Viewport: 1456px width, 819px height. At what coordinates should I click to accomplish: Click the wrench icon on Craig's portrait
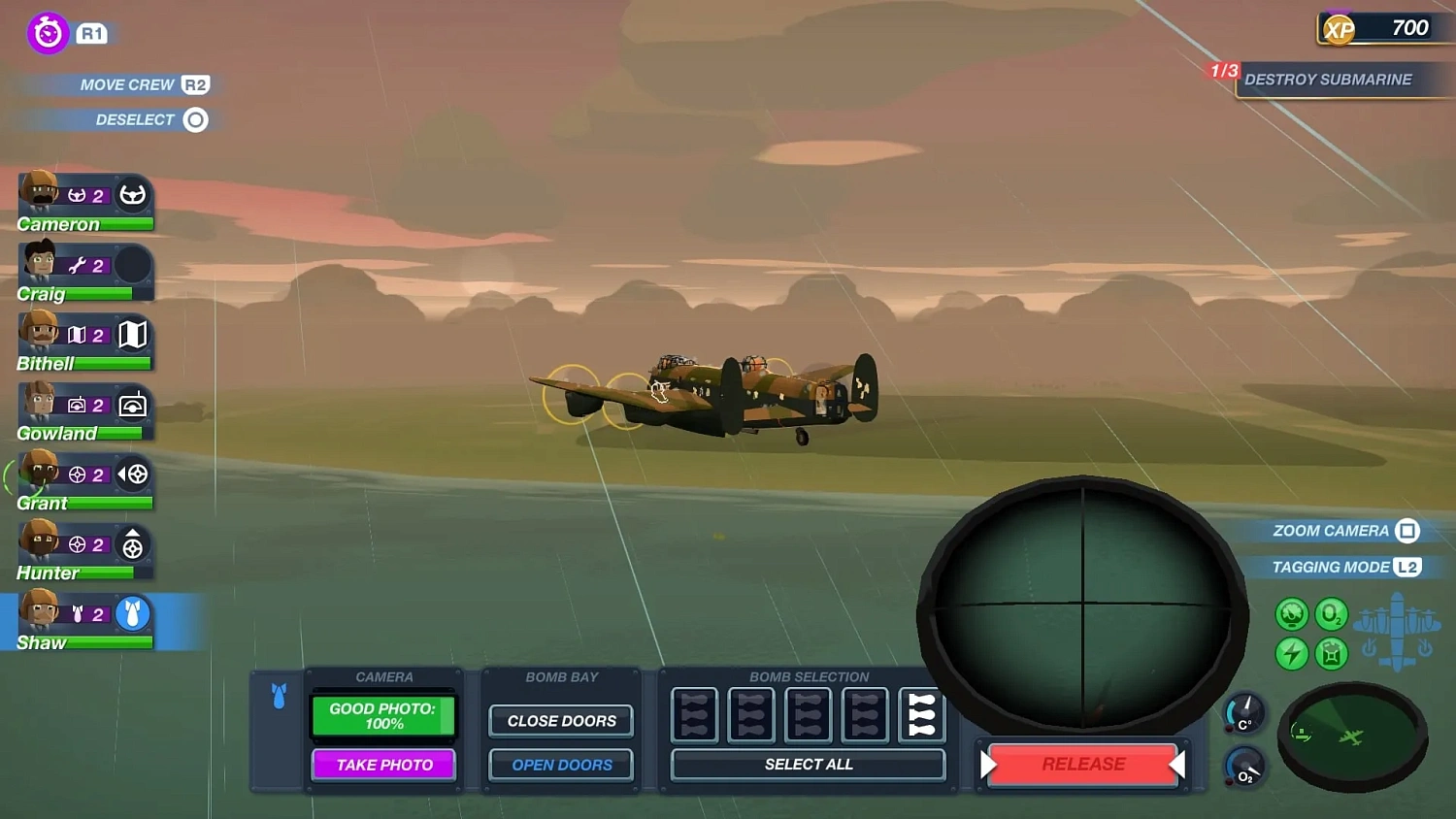(79, 264)
